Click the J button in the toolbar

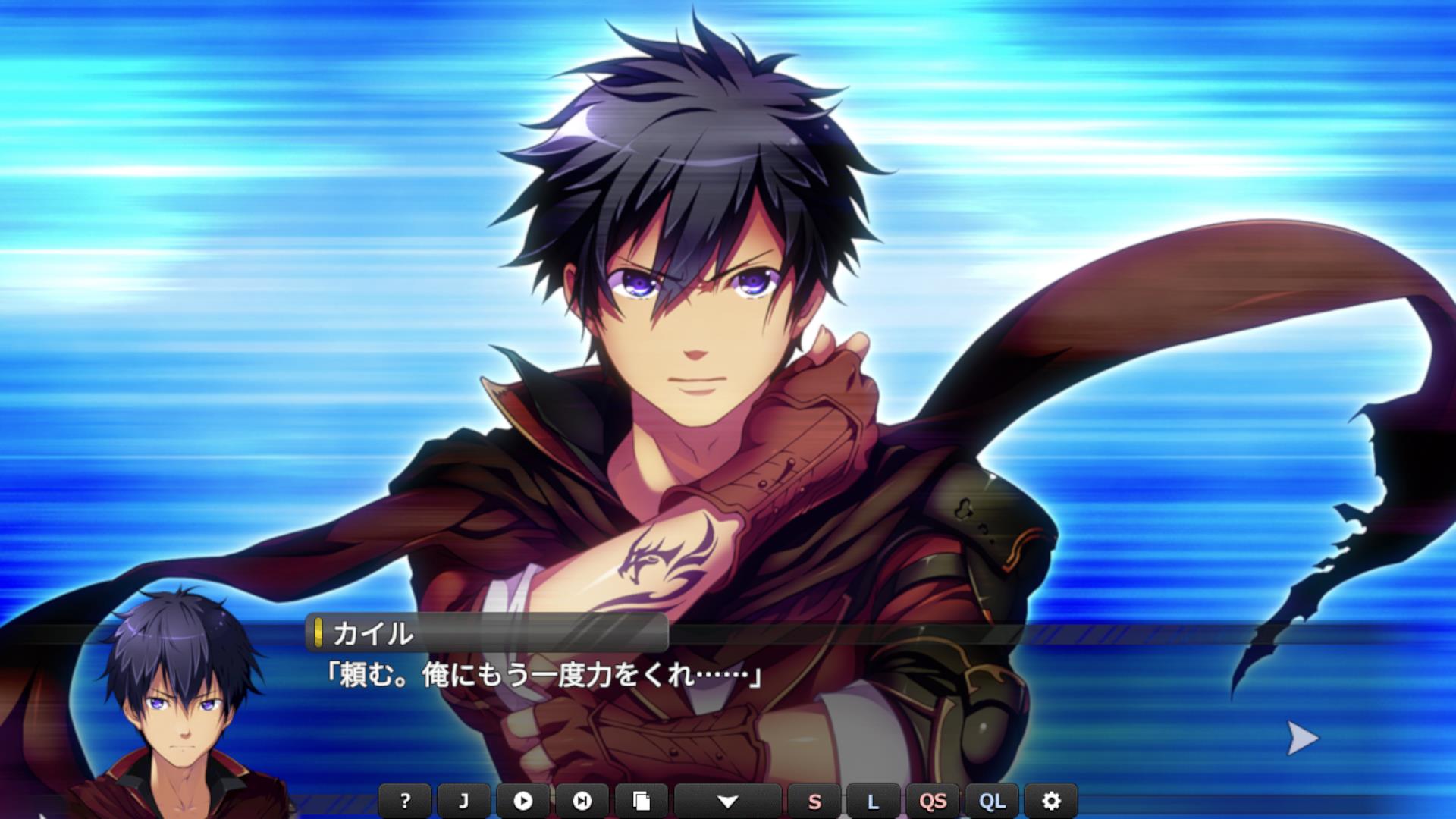tap(464, 801)
